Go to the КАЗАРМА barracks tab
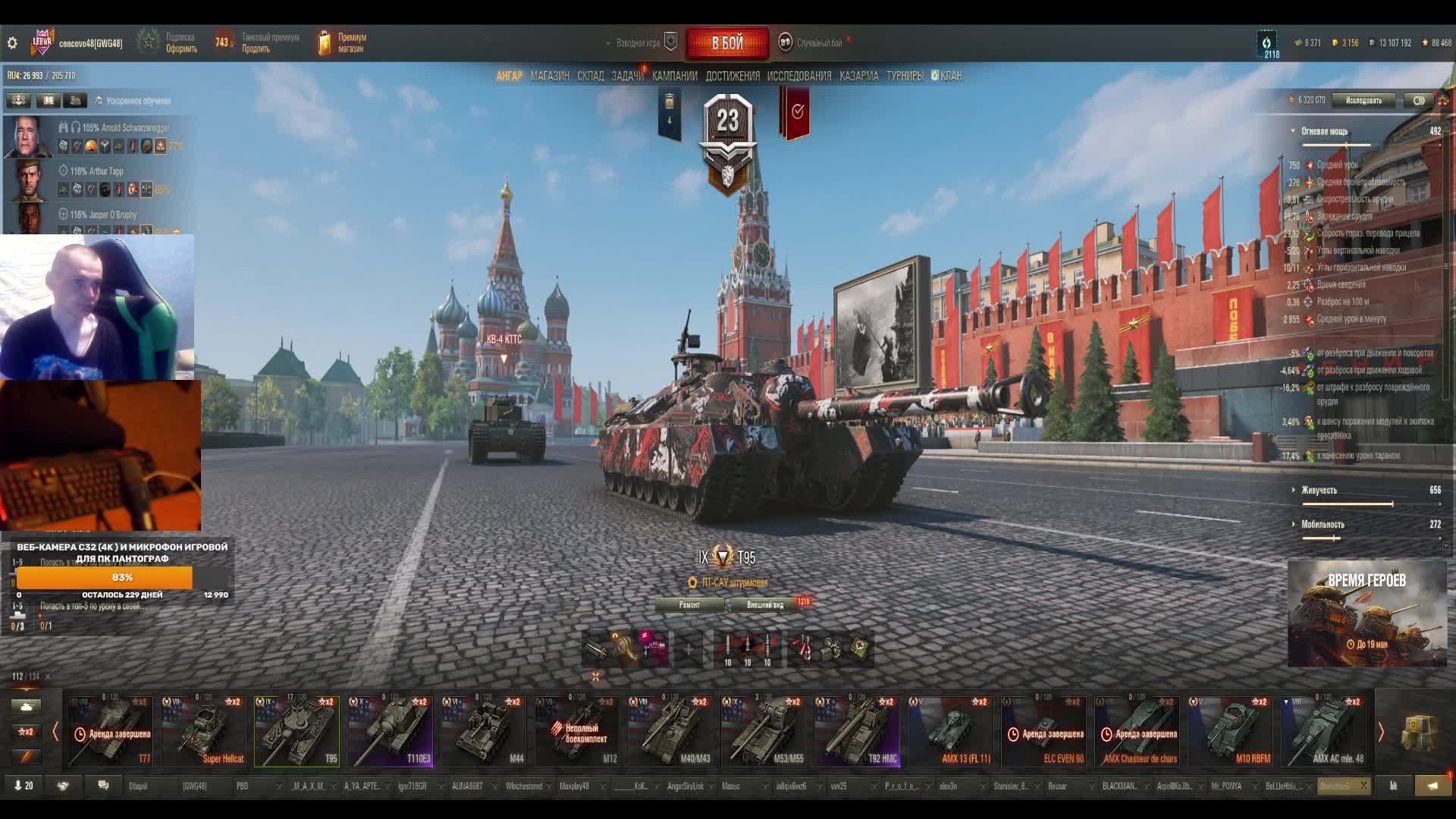This screenshot has width=1456, height=819. tap(858, 76)
